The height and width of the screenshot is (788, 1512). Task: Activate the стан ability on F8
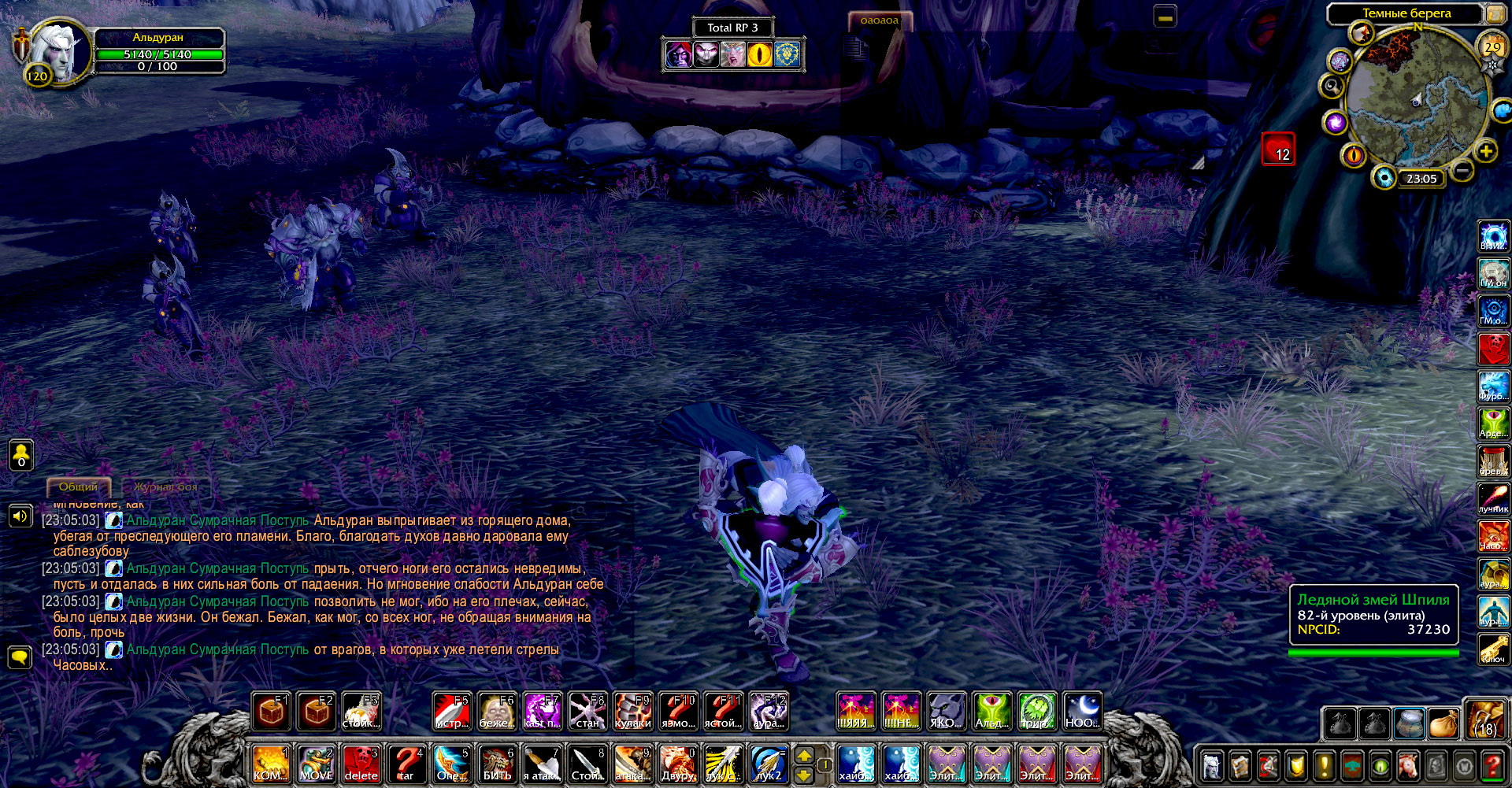(x=587, y=712)
